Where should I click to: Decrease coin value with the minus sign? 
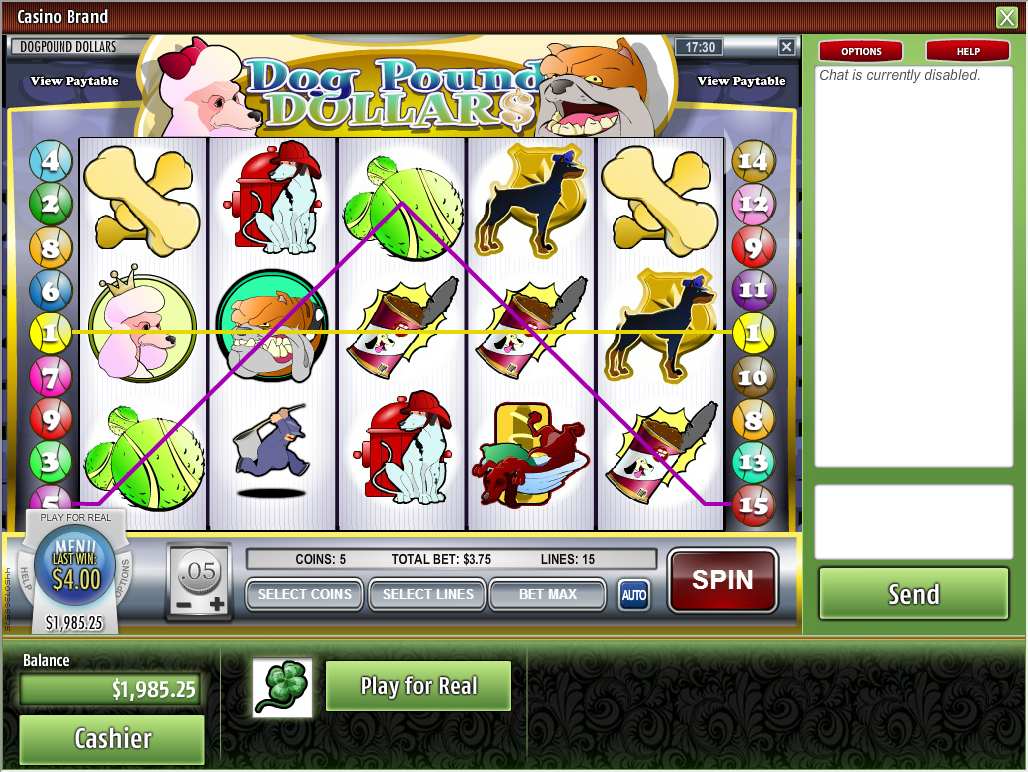(184, 605)
